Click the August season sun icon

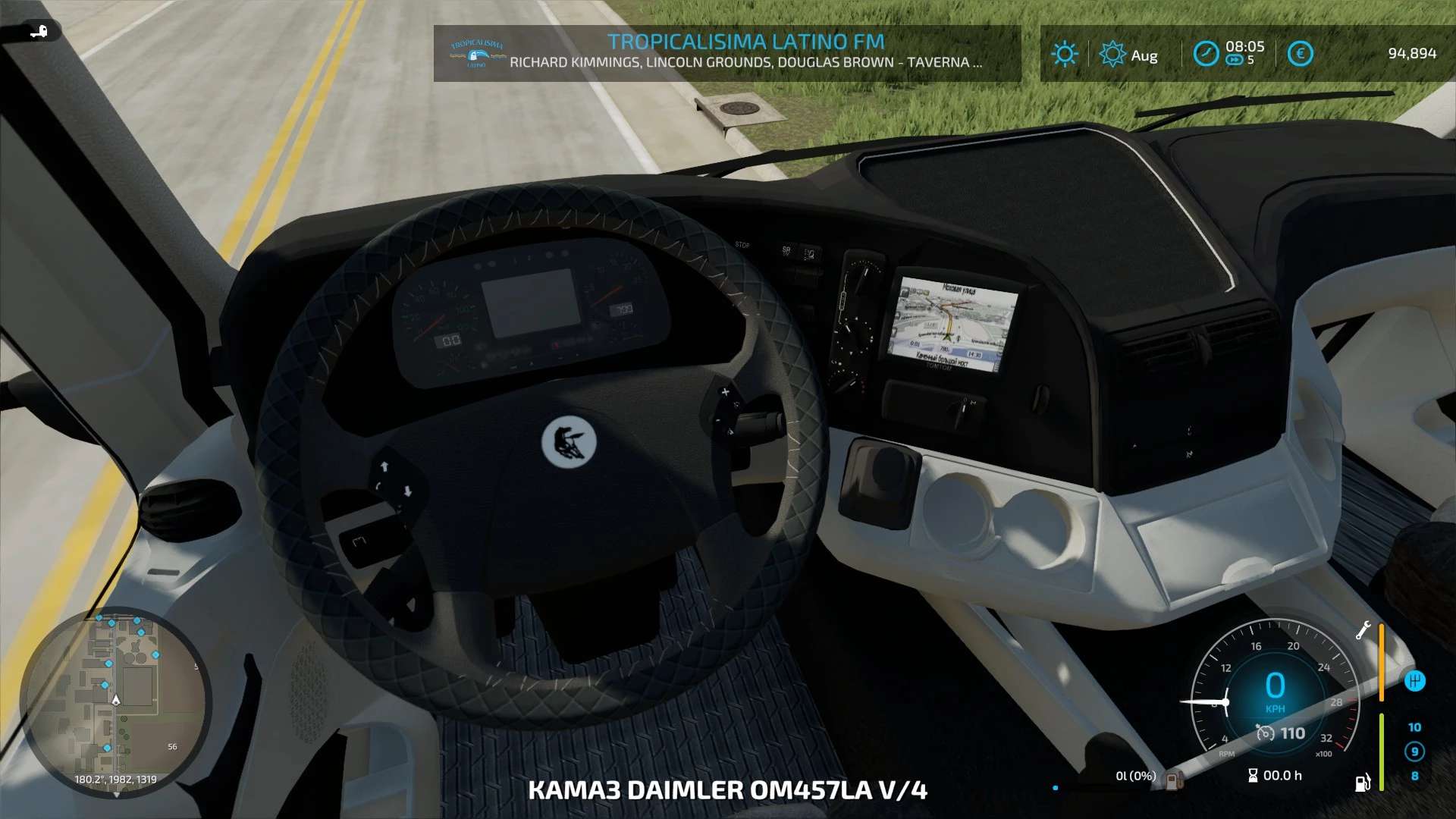point(1112,54)
